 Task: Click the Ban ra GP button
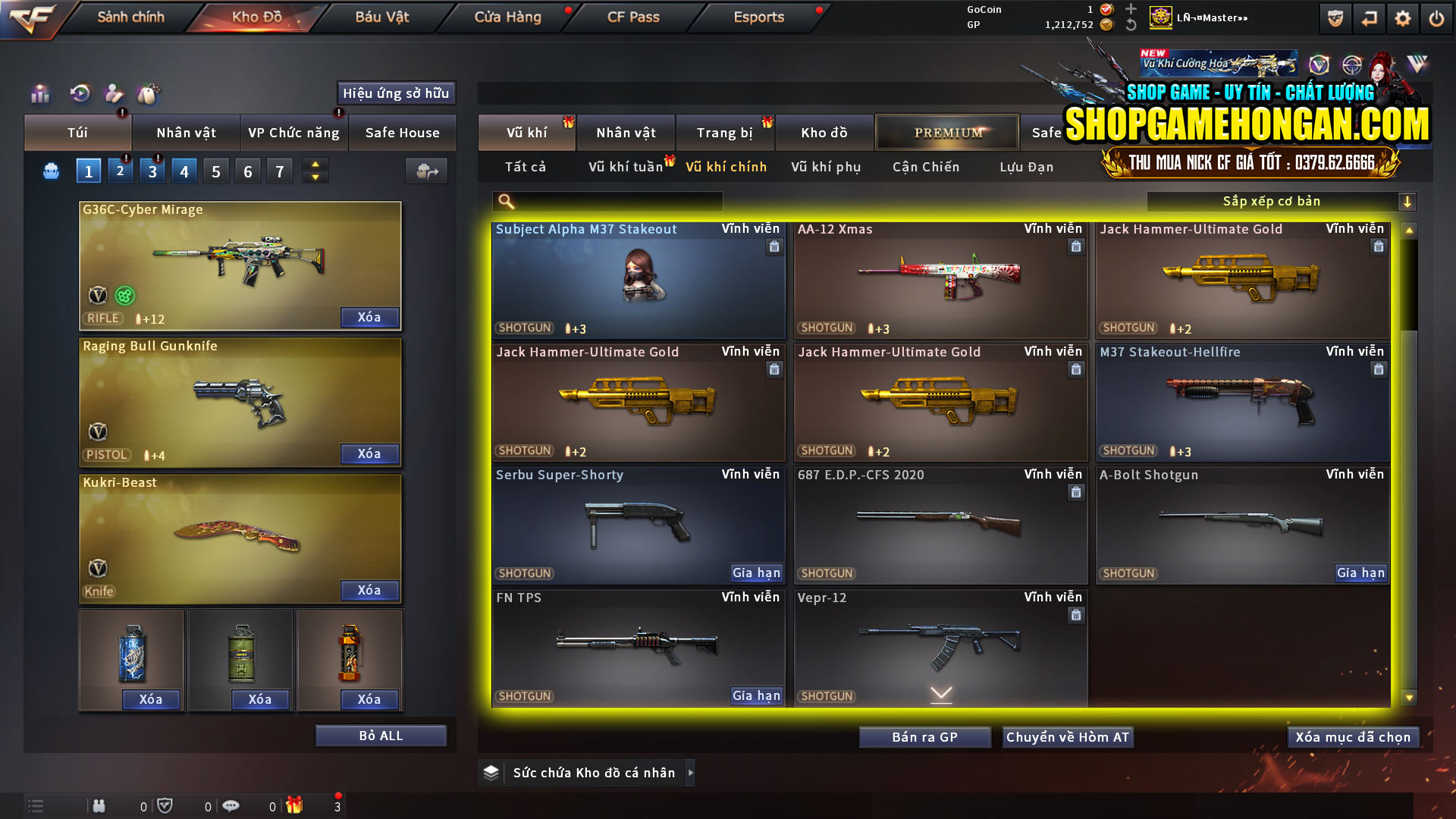(924, 736)
